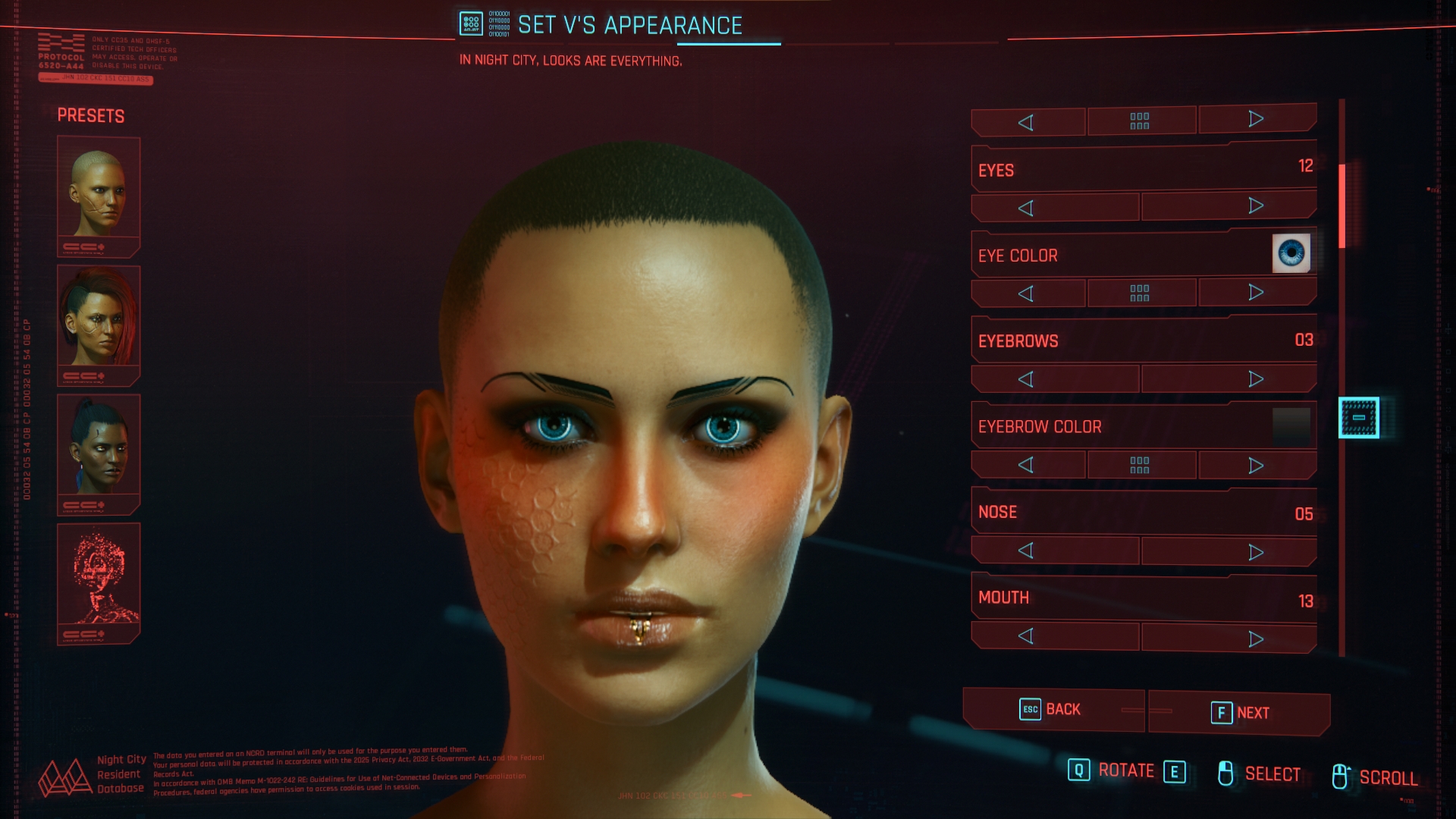1456x819 pixels.
Task: Go to next Eyes option
Action: tap(1256, 206)
